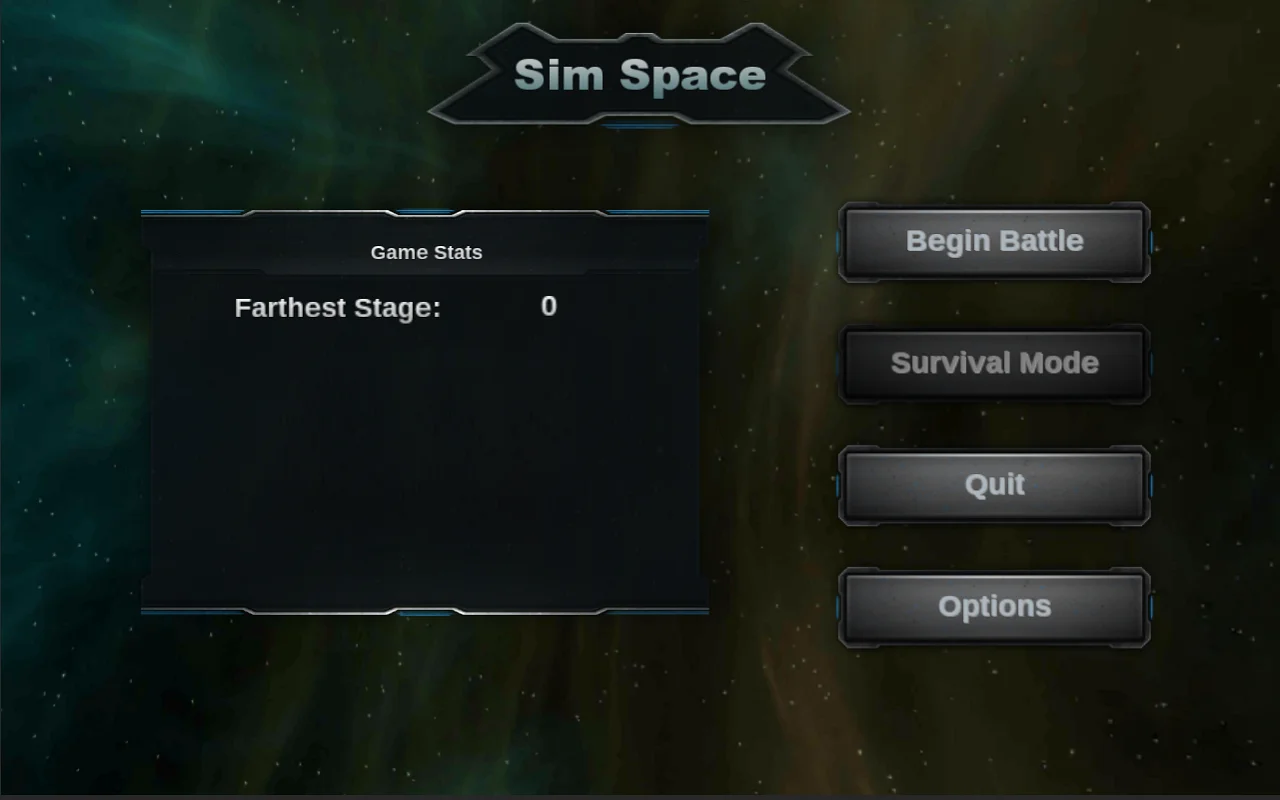Select the Farthest Stage value of 0
Screen dimensions: 1280x800
(548, 307)
